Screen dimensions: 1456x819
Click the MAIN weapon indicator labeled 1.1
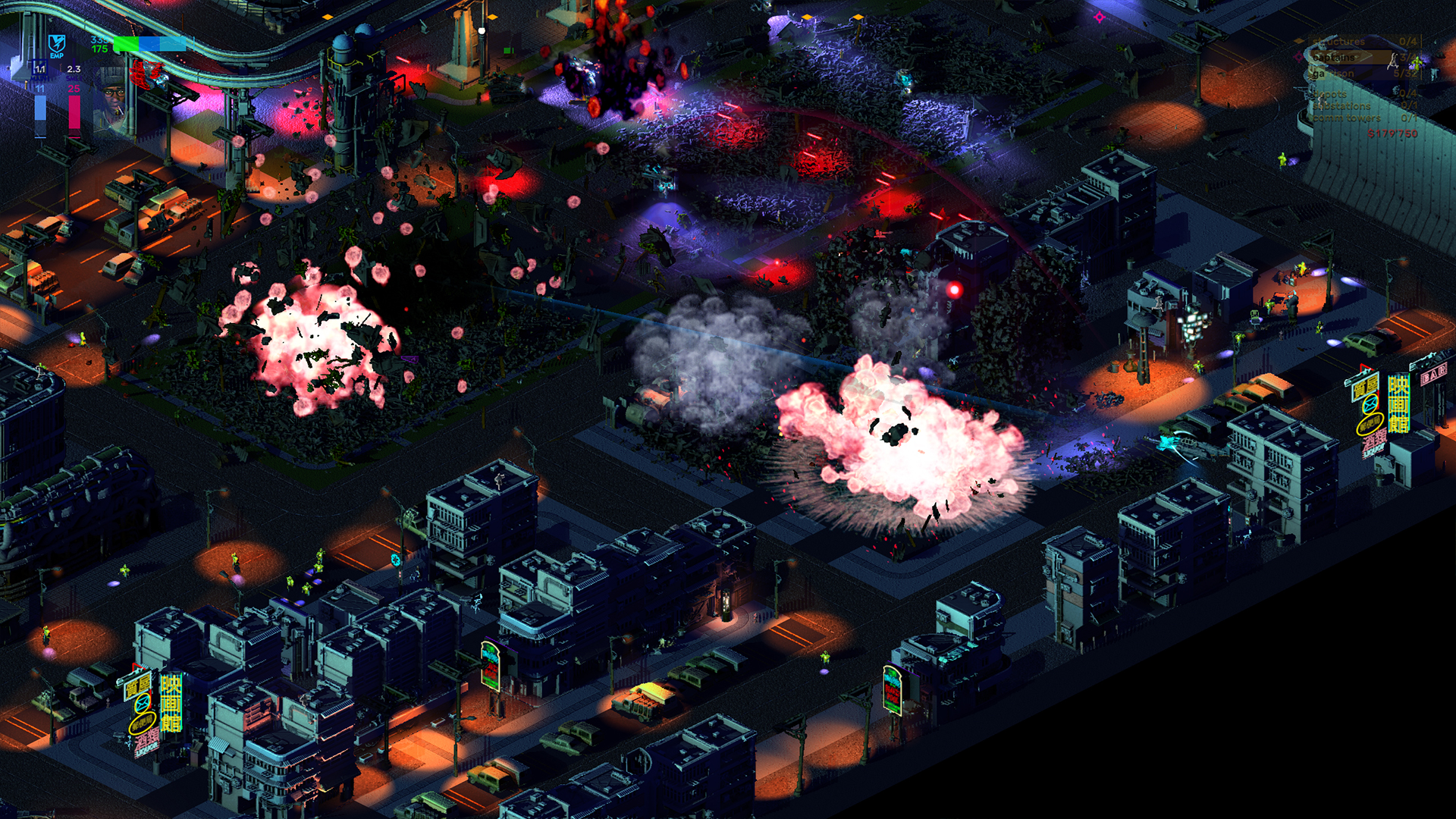[39, 69]
